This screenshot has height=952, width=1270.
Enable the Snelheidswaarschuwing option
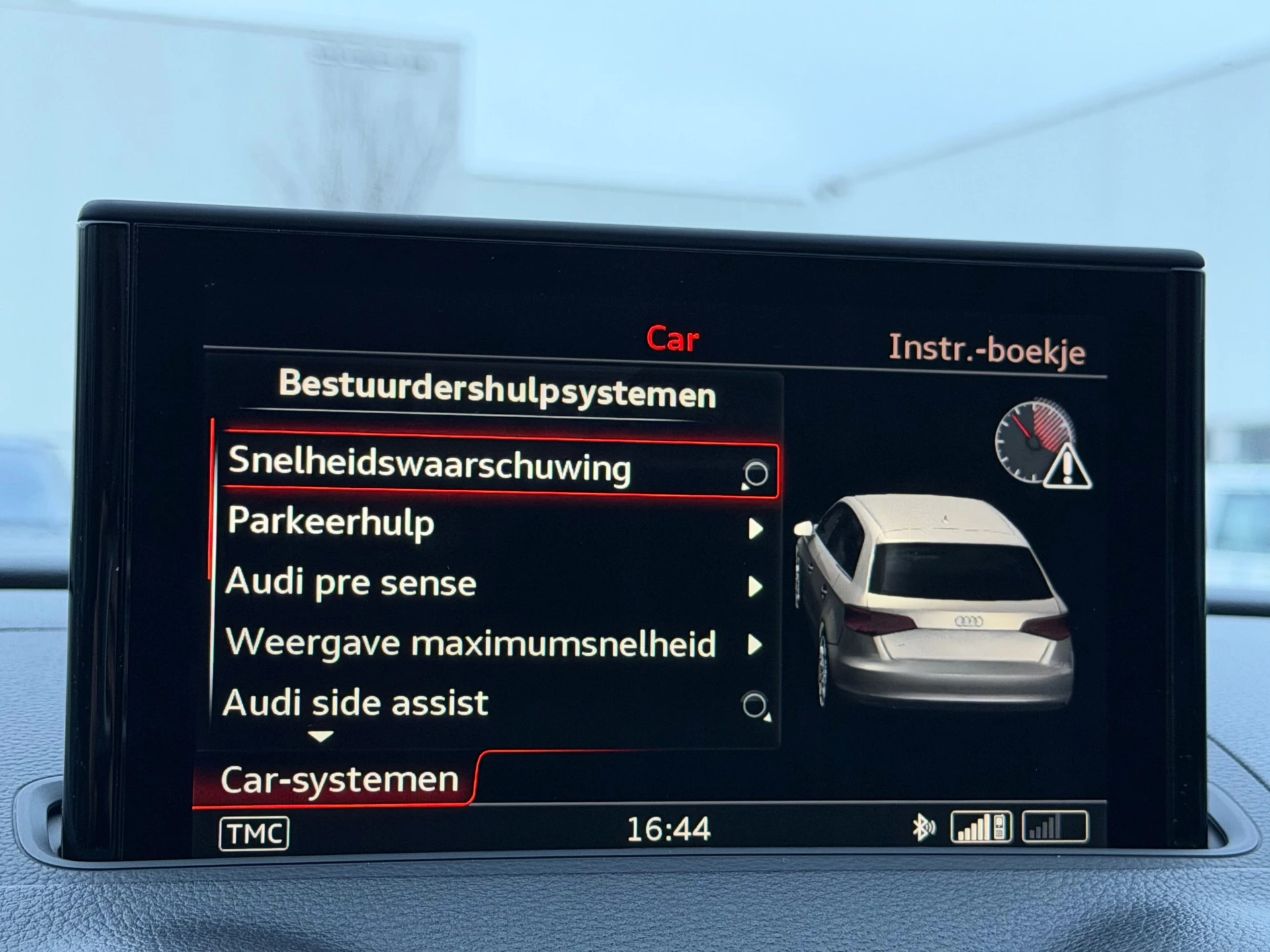430,469
